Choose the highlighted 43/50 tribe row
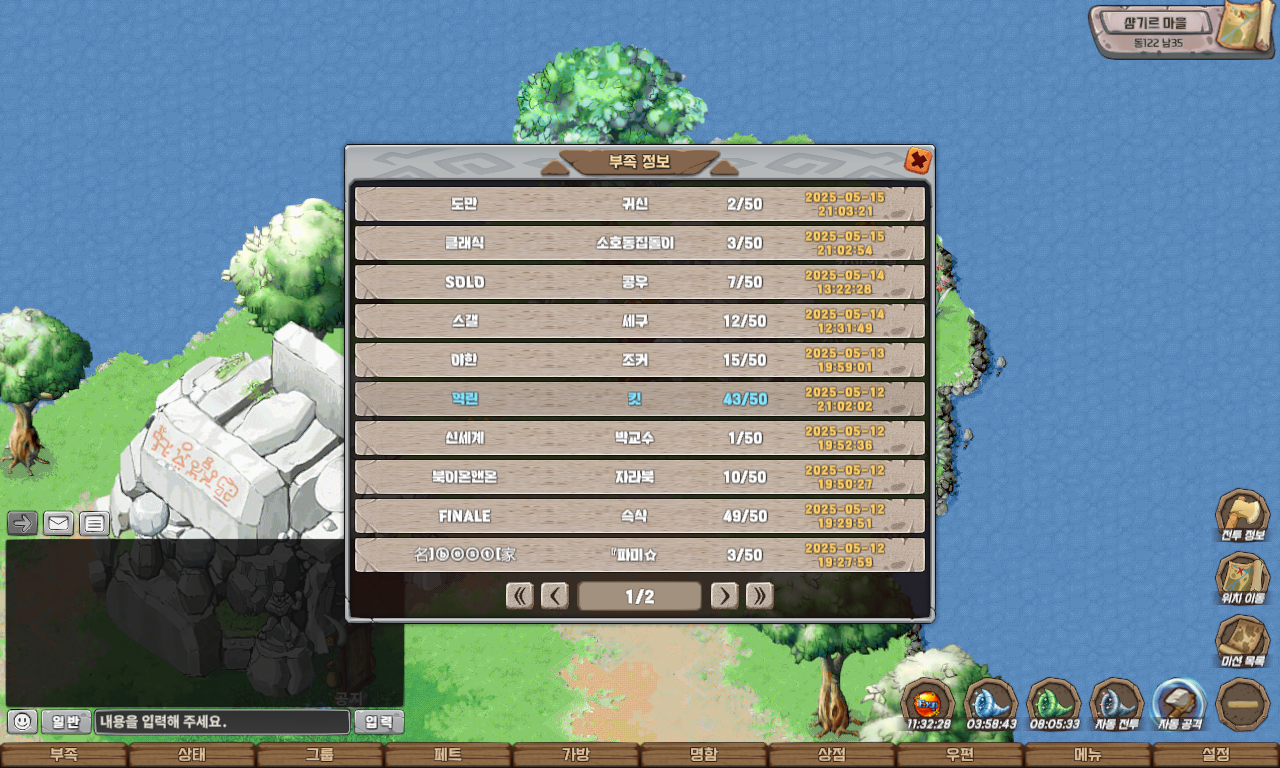Screen dimensions: 1280x768 [x=640, y=399]
